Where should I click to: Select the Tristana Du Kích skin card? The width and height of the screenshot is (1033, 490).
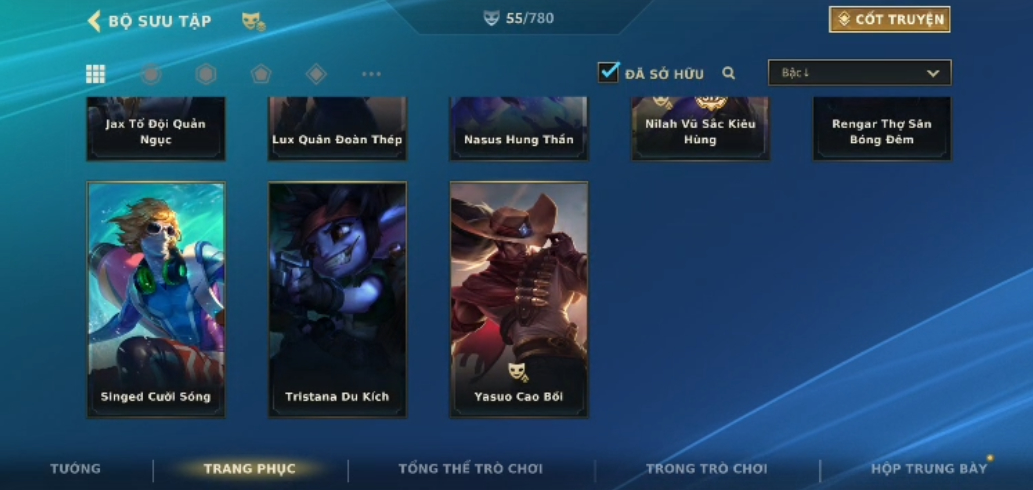coord(337,299)
